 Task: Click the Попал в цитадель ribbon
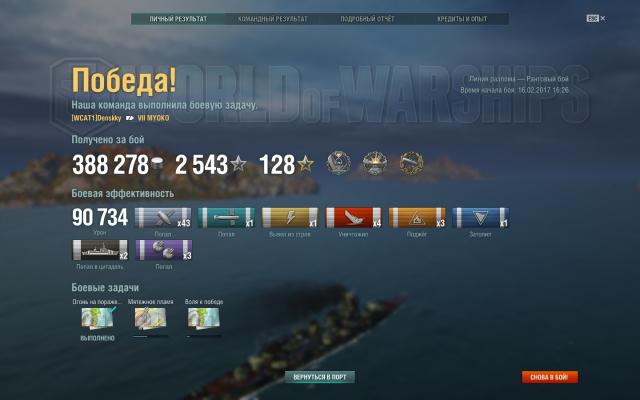point(100,250)
